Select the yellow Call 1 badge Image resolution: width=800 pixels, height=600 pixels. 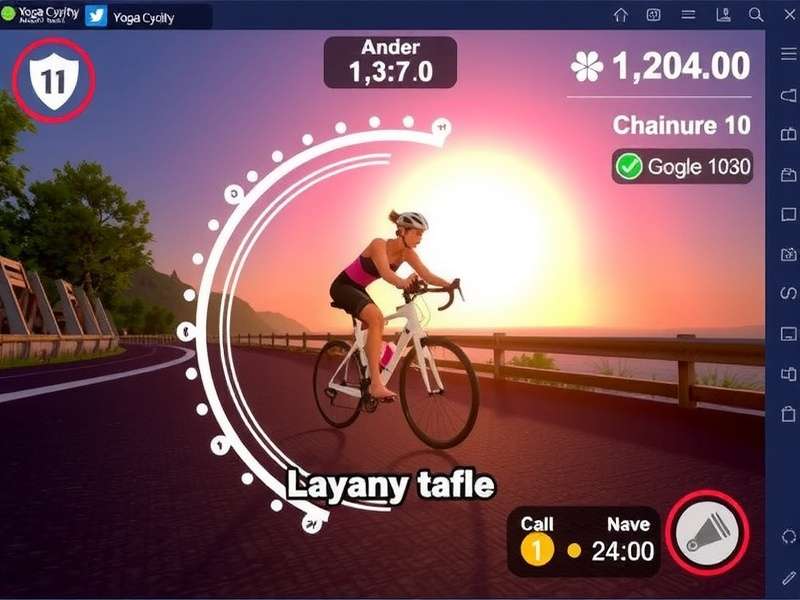coord(537,549)
